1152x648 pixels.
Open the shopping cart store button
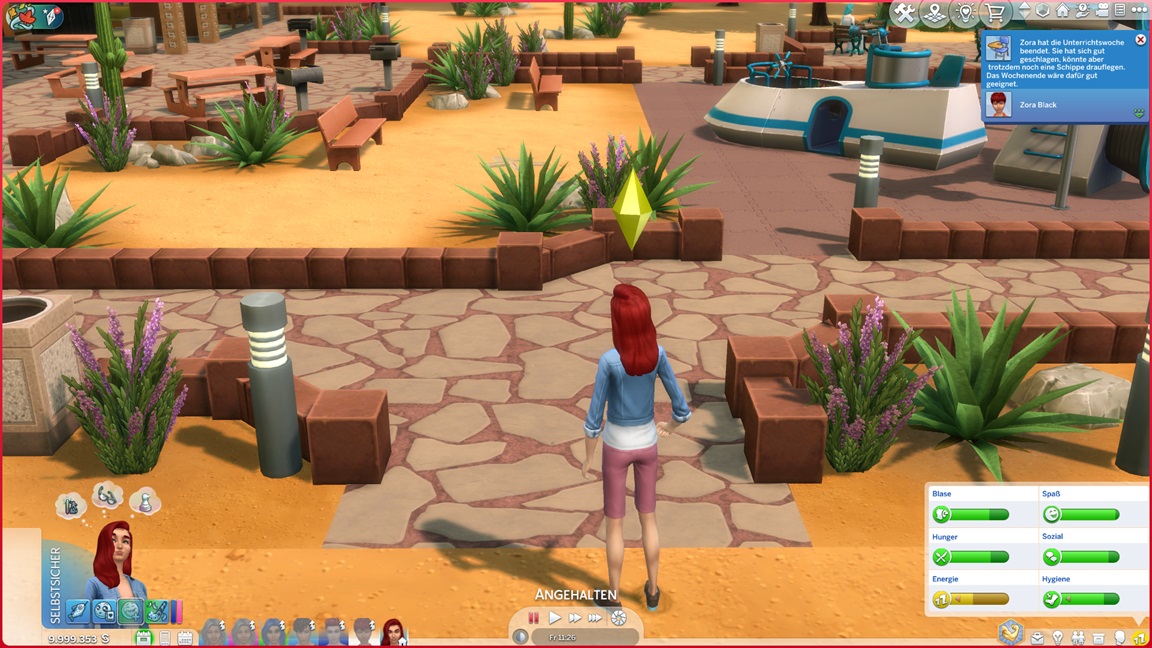(x=995, y=13)
